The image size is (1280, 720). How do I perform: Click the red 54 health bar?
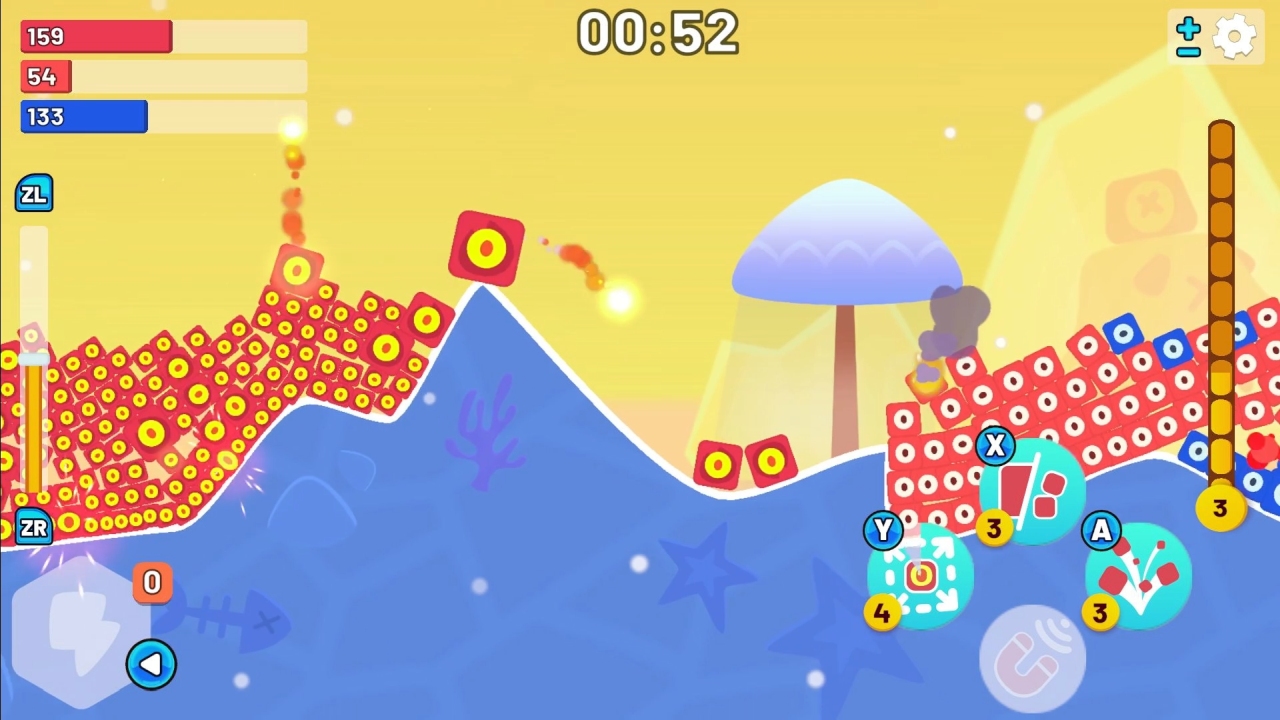tap(45, 76)
